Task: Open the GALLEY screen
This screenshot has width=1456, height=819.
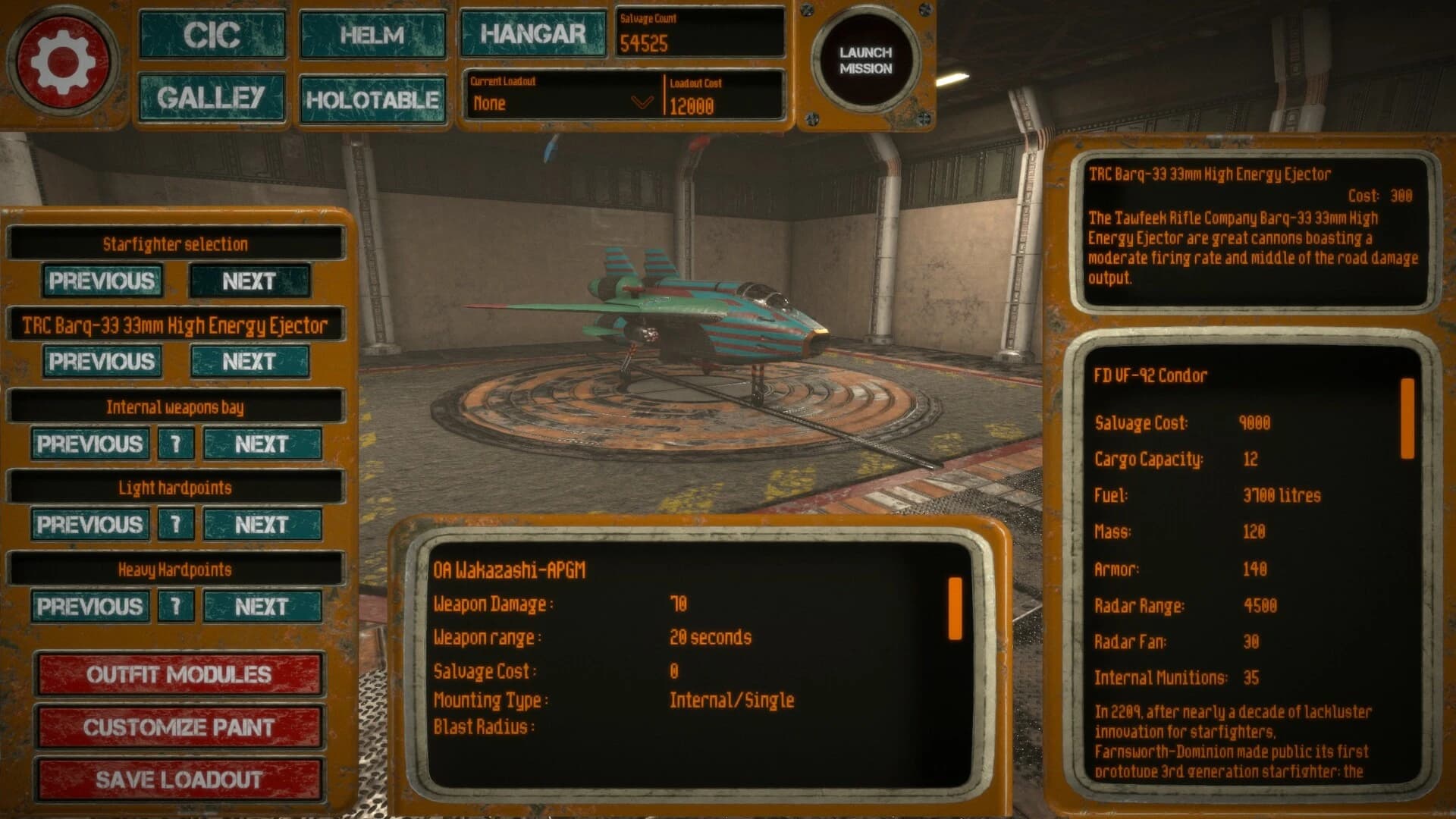Action: (212, 98)
